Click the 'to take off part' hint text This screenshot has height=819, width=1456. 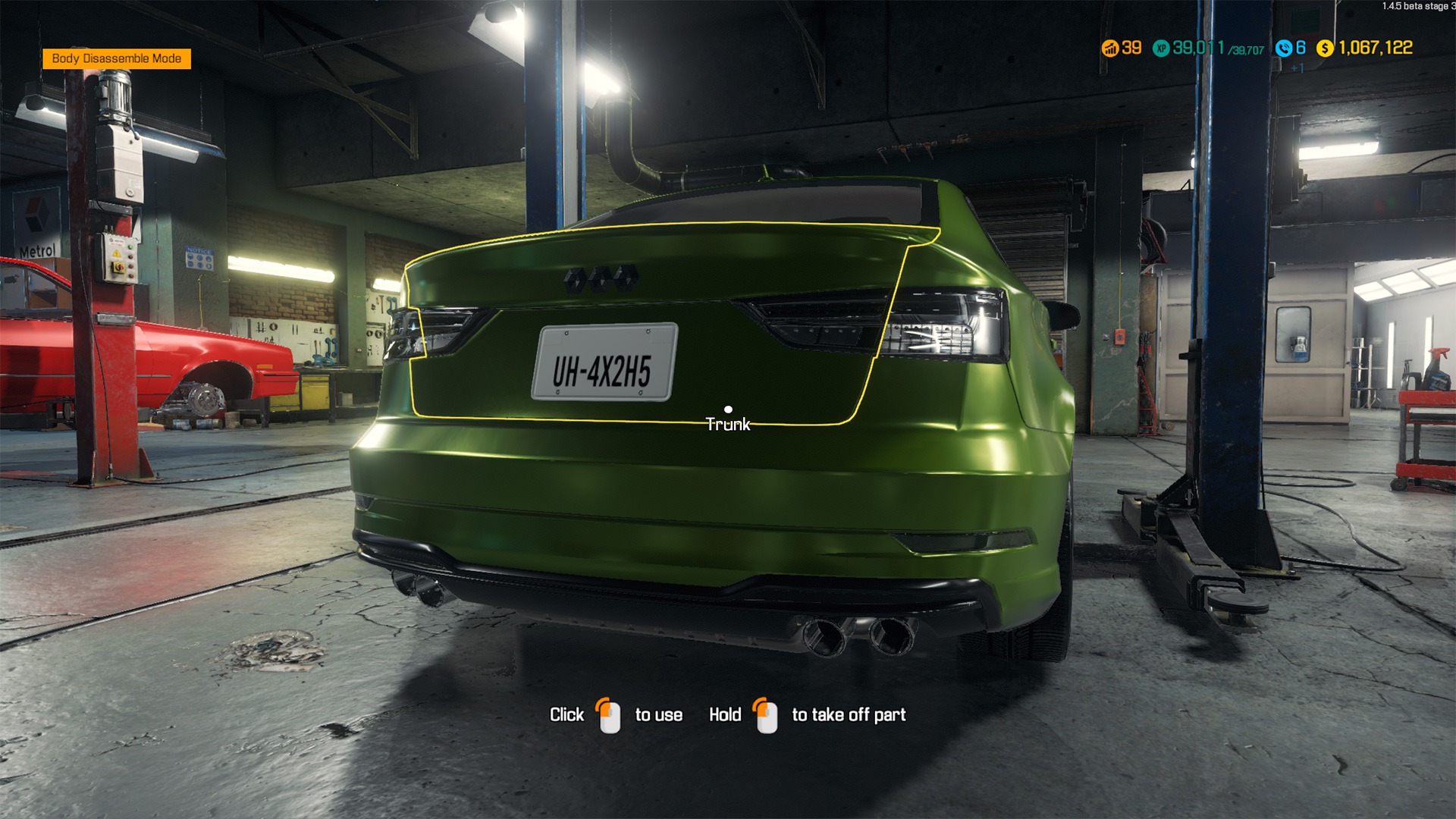(x=849, y=714)
